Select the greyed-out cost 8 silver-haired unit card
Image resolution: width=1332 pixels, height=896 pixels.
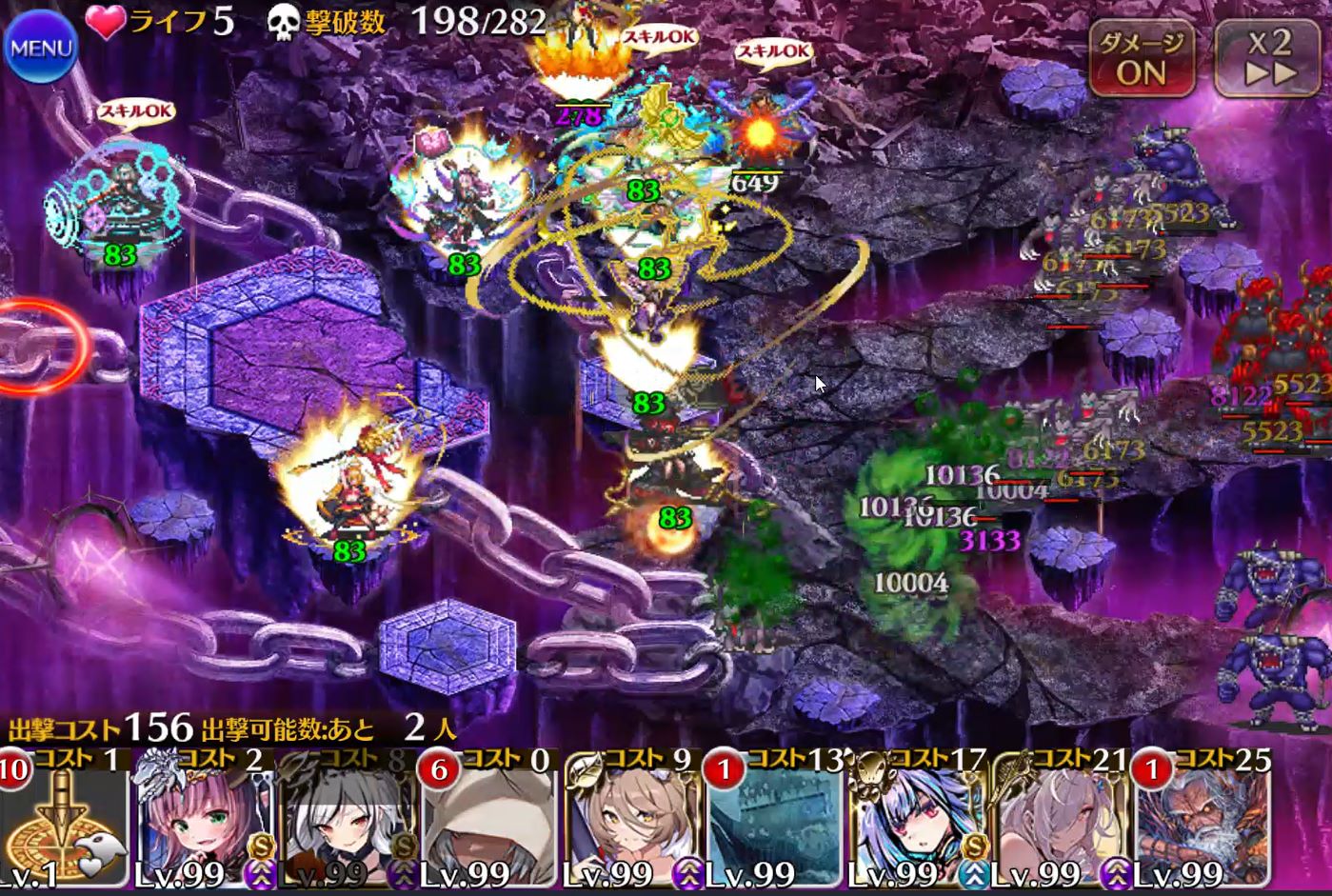tap(347, 821)
